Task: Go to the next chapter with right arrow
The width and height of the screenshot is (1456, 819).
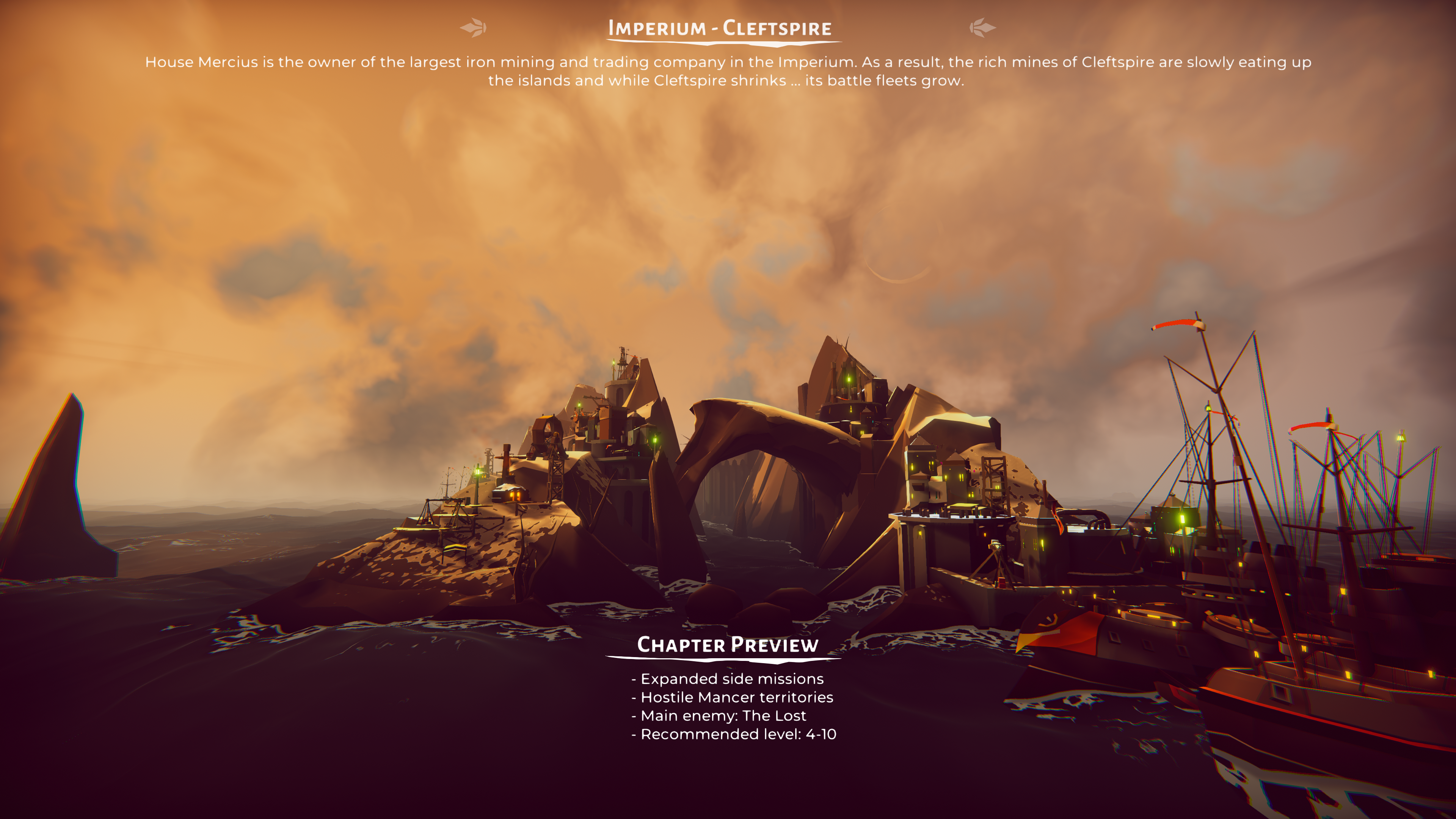Action: (x=982, y=27)
